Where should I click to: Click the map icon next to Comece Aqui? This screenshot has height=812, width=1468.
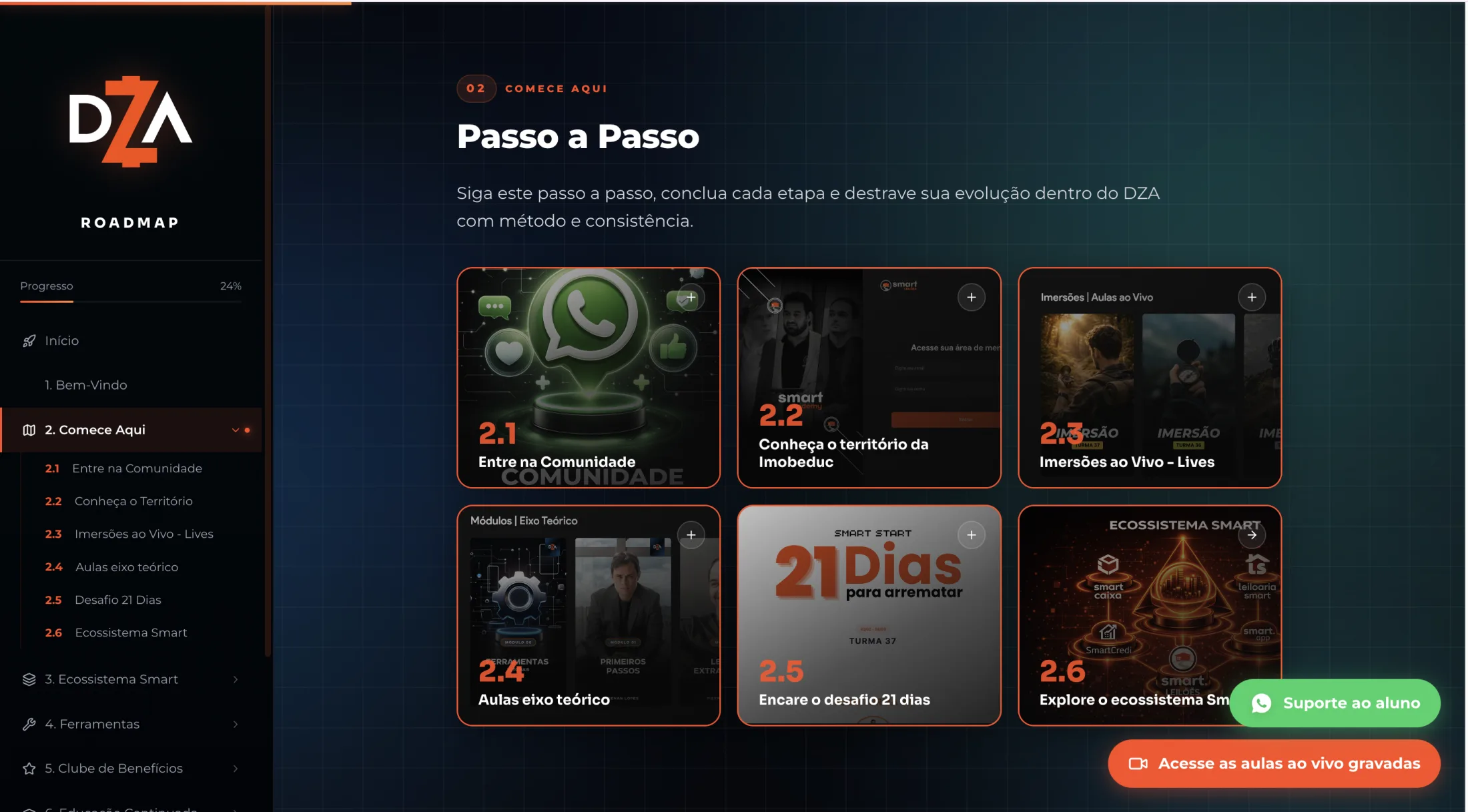[29, 430]
